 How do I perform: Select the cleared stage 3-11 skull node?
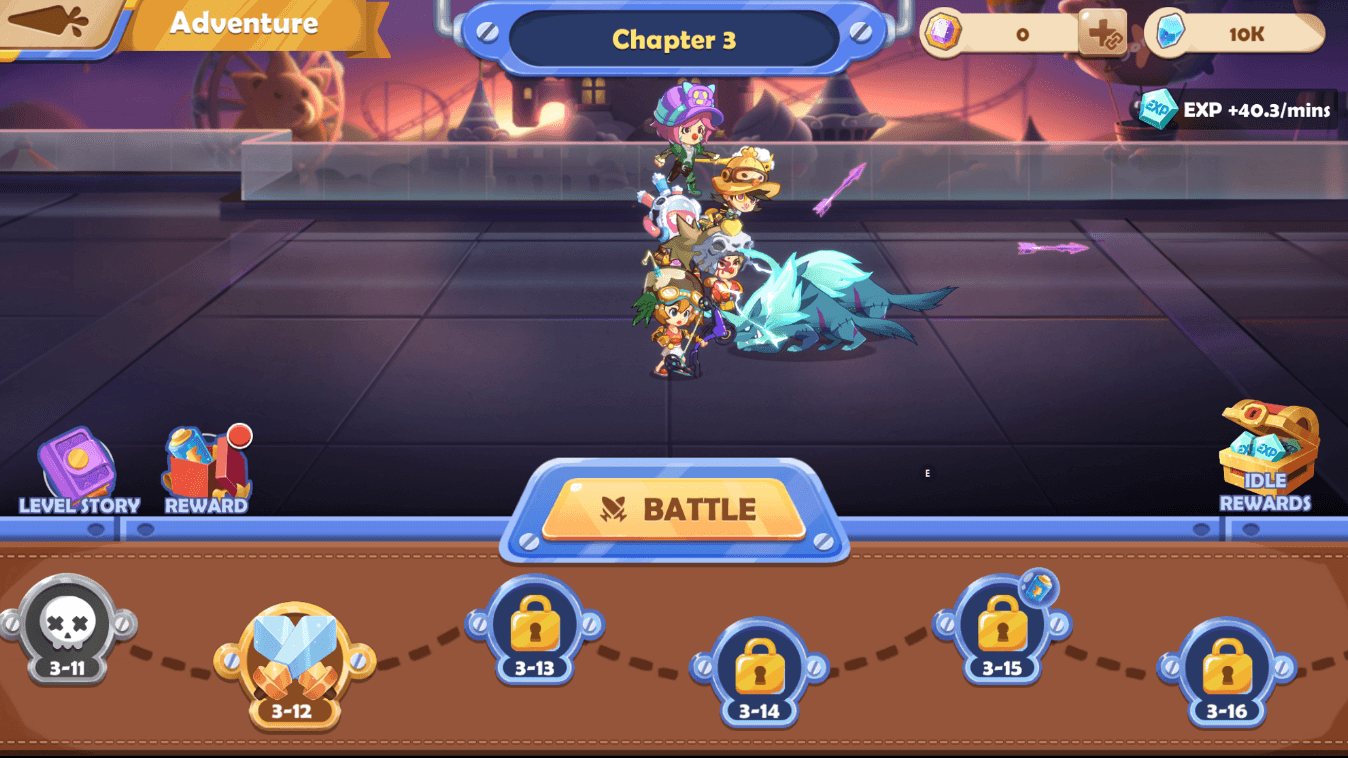67,629
